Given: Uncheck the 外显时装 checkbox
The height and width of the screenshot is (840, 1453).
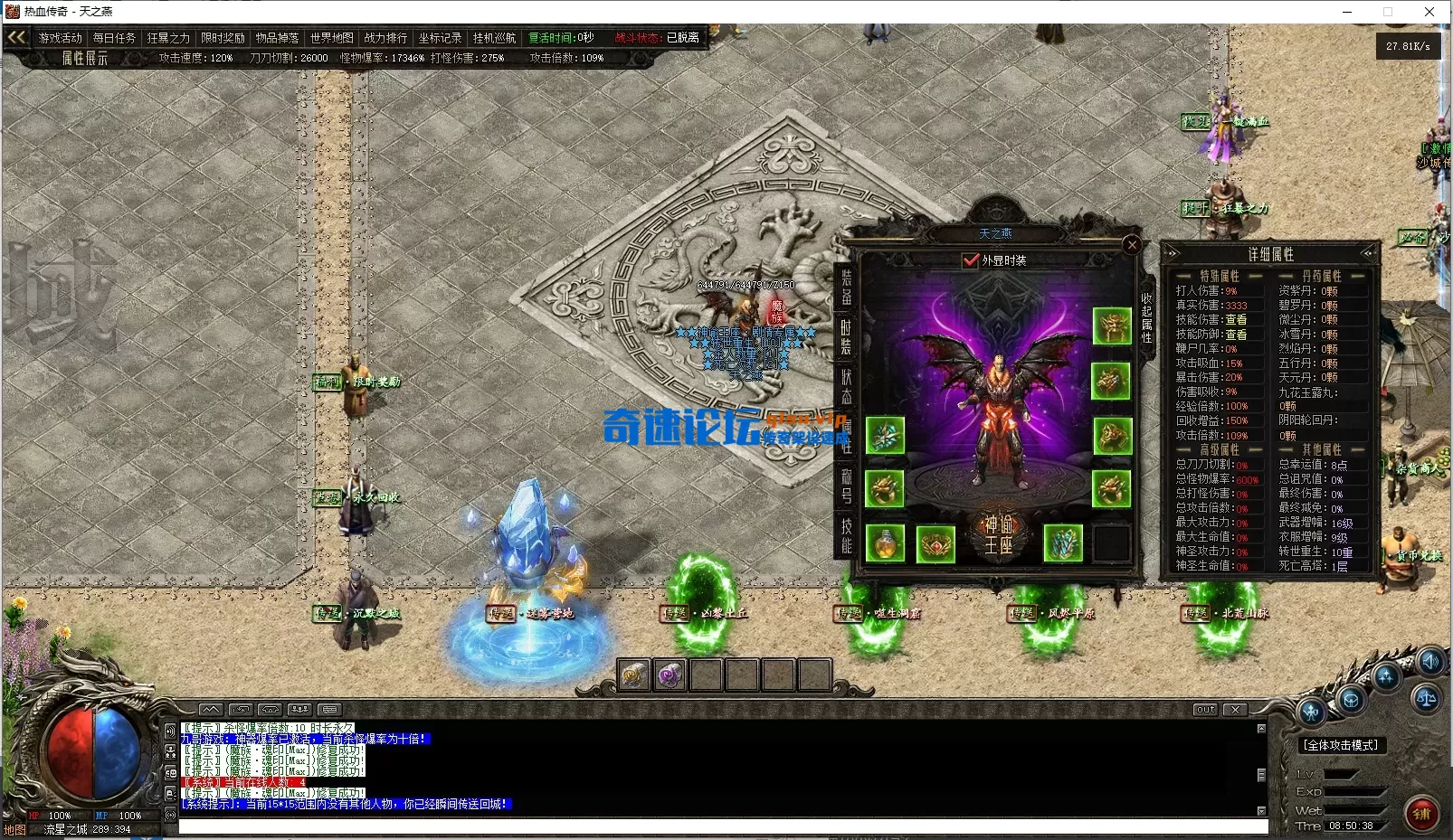Looking at the screenshot, I should click(968, 260).
